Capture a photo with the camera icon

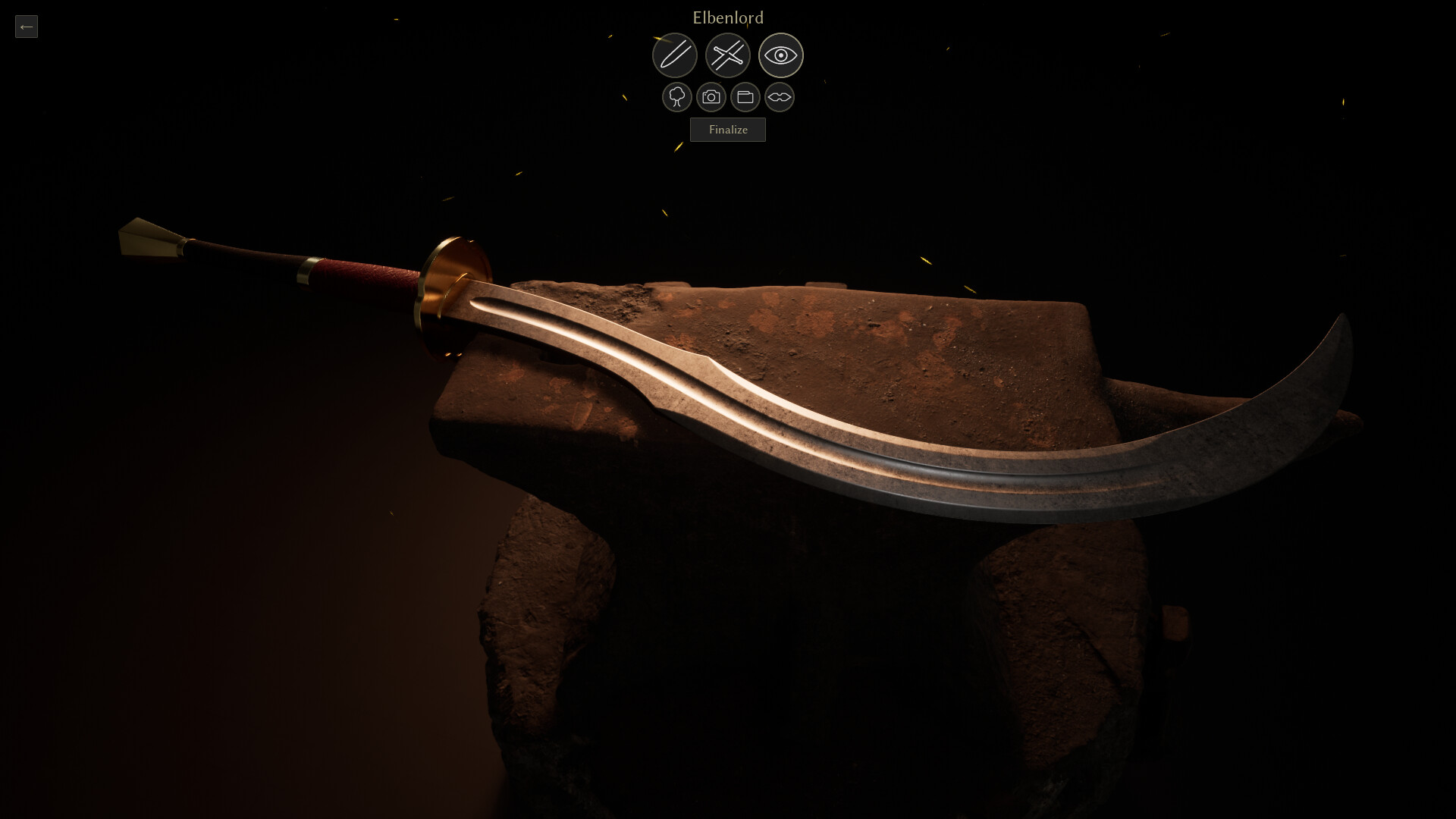(x=711, y=97)
